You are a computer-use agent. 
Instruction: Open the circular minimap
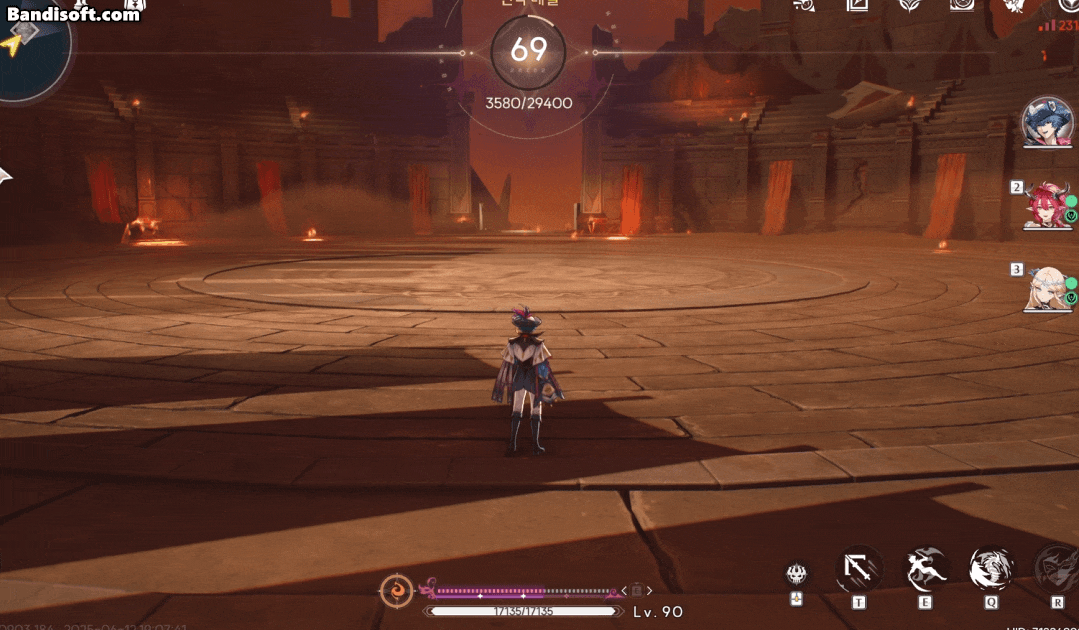[30, 50]
